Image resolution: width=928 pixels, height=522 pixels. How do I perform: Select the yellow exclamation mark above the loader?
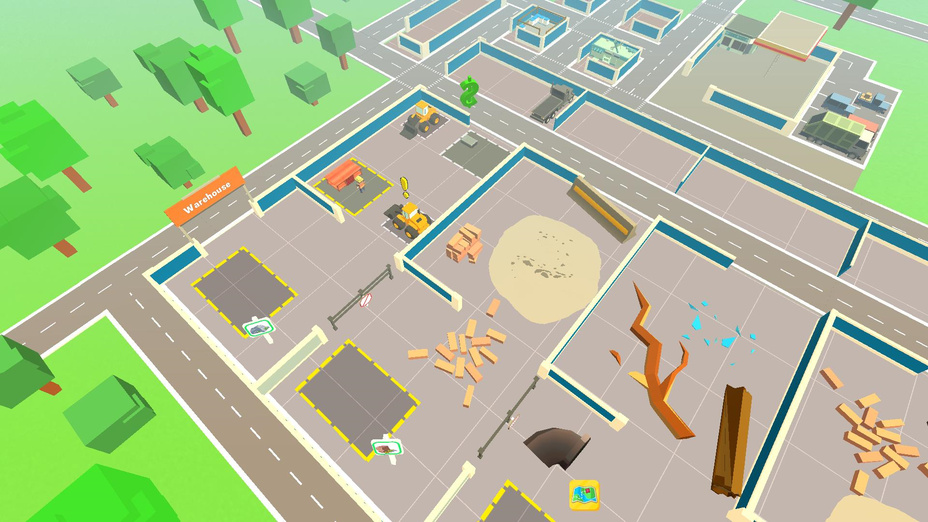(405, 186)
